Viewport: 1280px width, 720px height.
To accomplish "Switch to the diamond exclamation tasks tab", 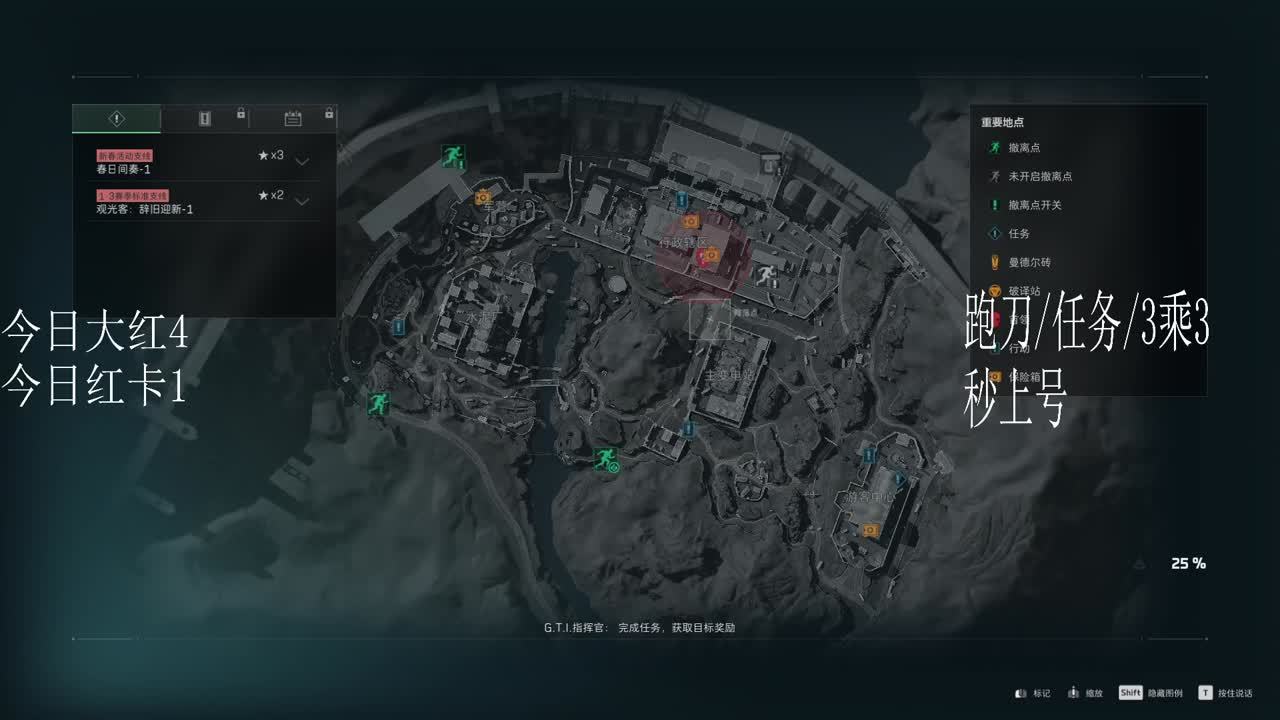I will click(116, 119).
